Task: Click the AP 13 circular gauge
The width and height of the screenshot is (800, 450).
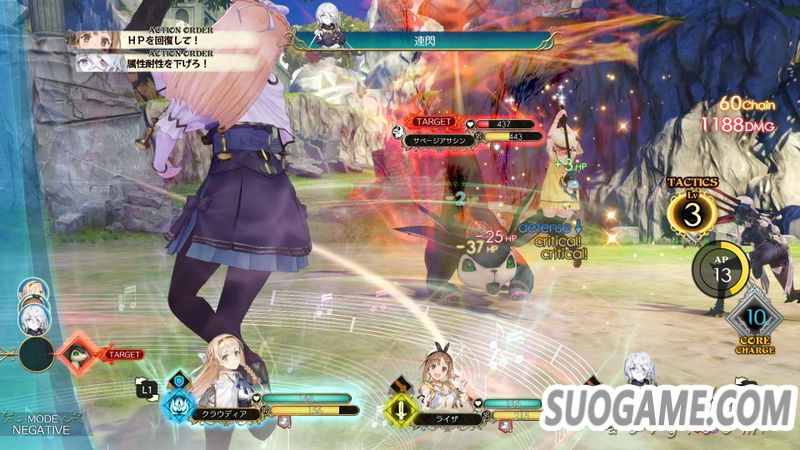Action: pos(721,268)
